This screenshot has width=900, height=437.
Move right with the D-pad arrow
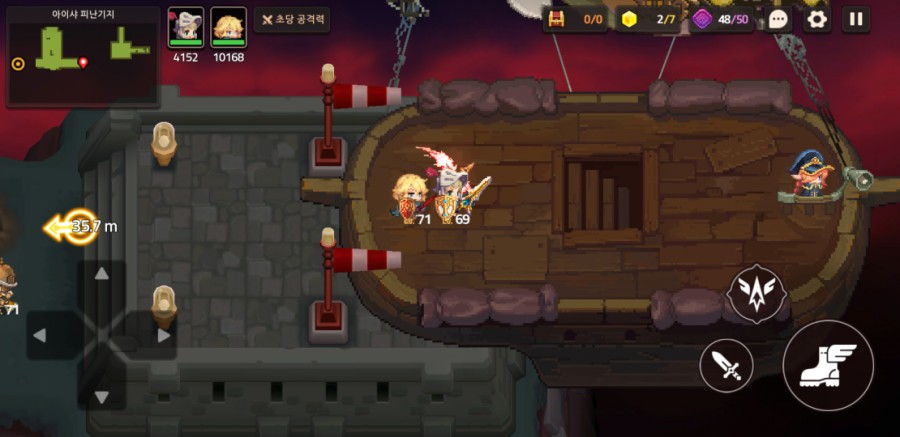pos(162,335)
